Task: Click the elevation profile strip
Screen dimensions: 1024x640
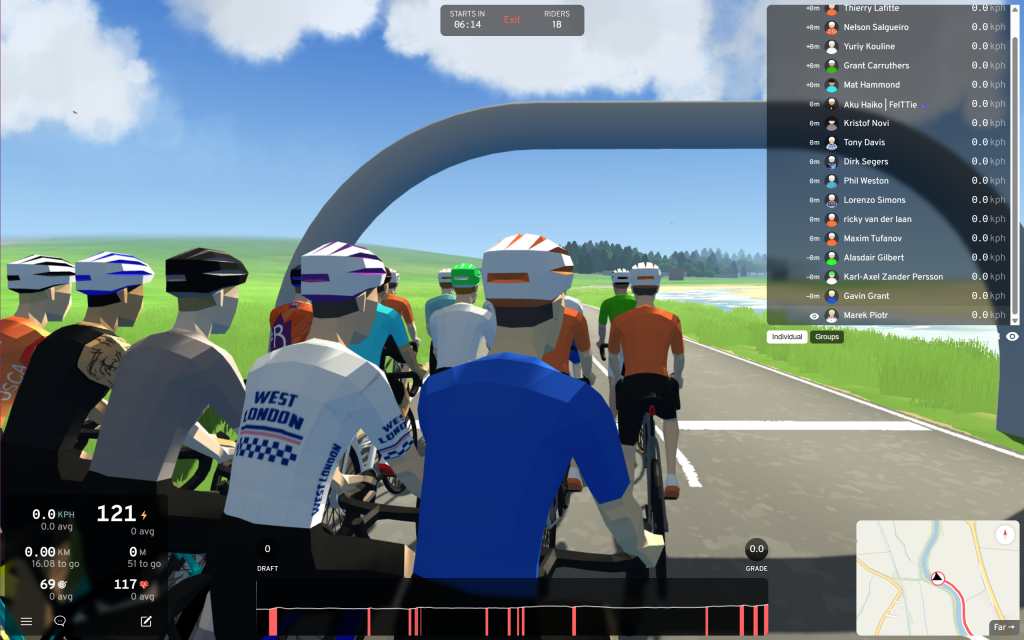Action: pyautogui.click(x=512, y=608)
